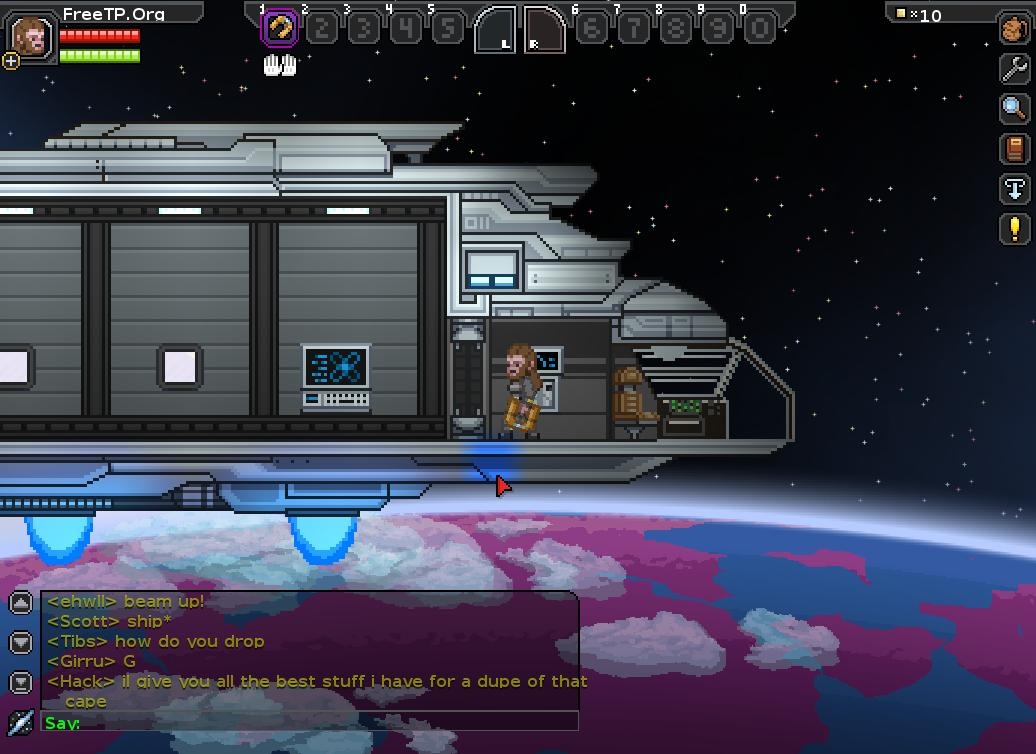Click the plus button below the portrait
This screenshot has width=1036, height=754.
(x=11, y=61)
